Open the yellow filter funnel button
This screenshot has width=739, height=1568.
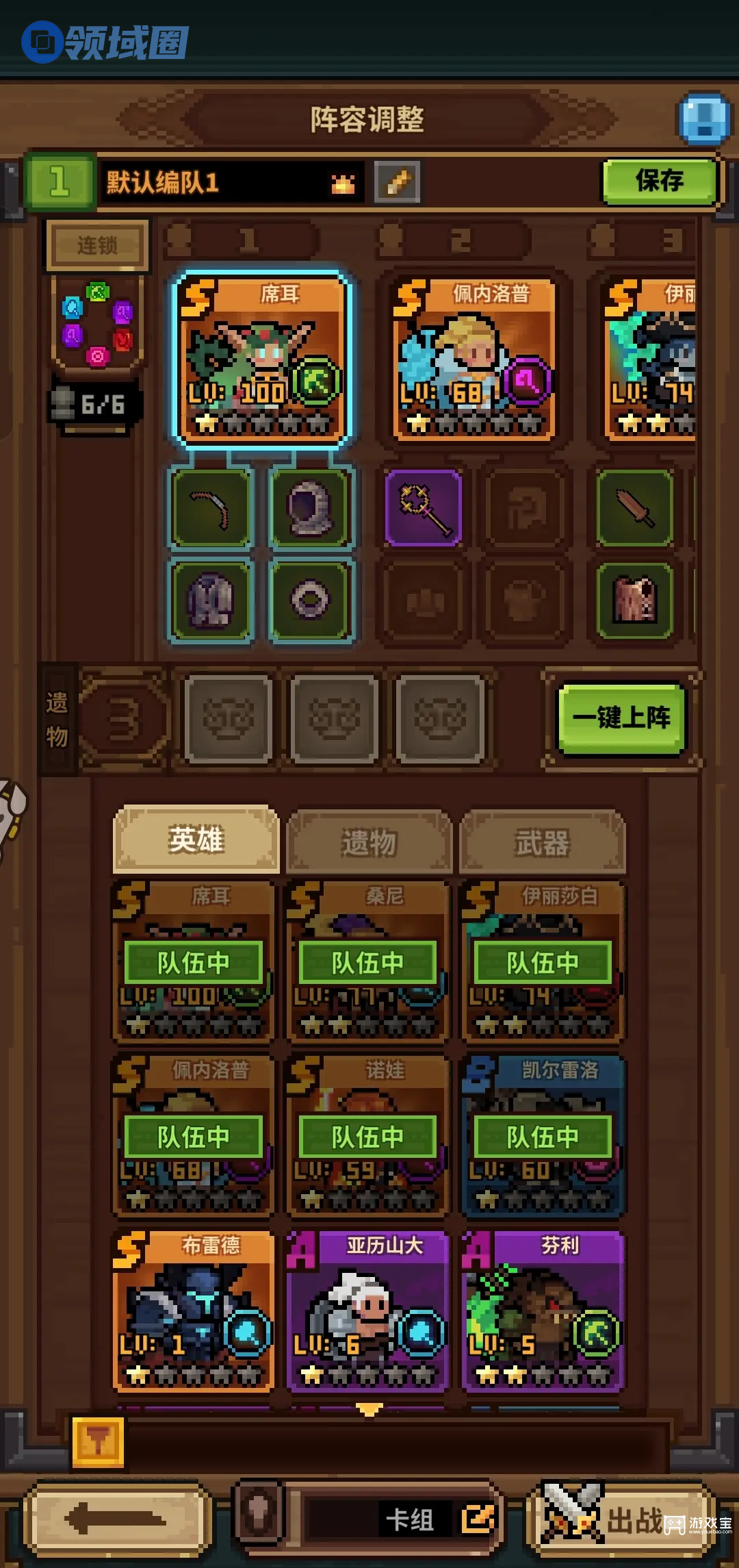98,1443
